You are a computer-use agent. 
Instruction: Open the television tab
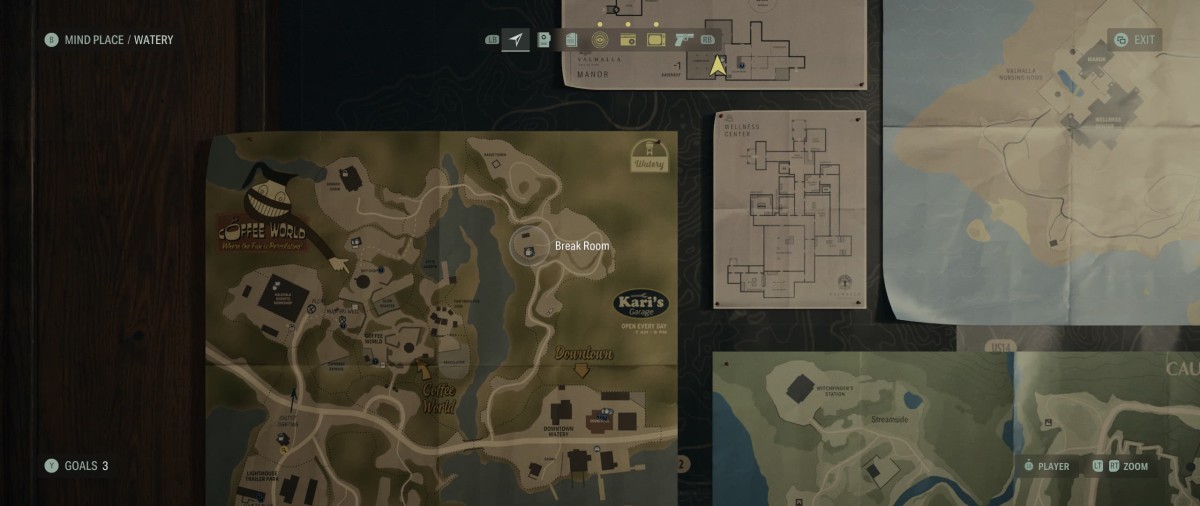[x=656, y=40]
